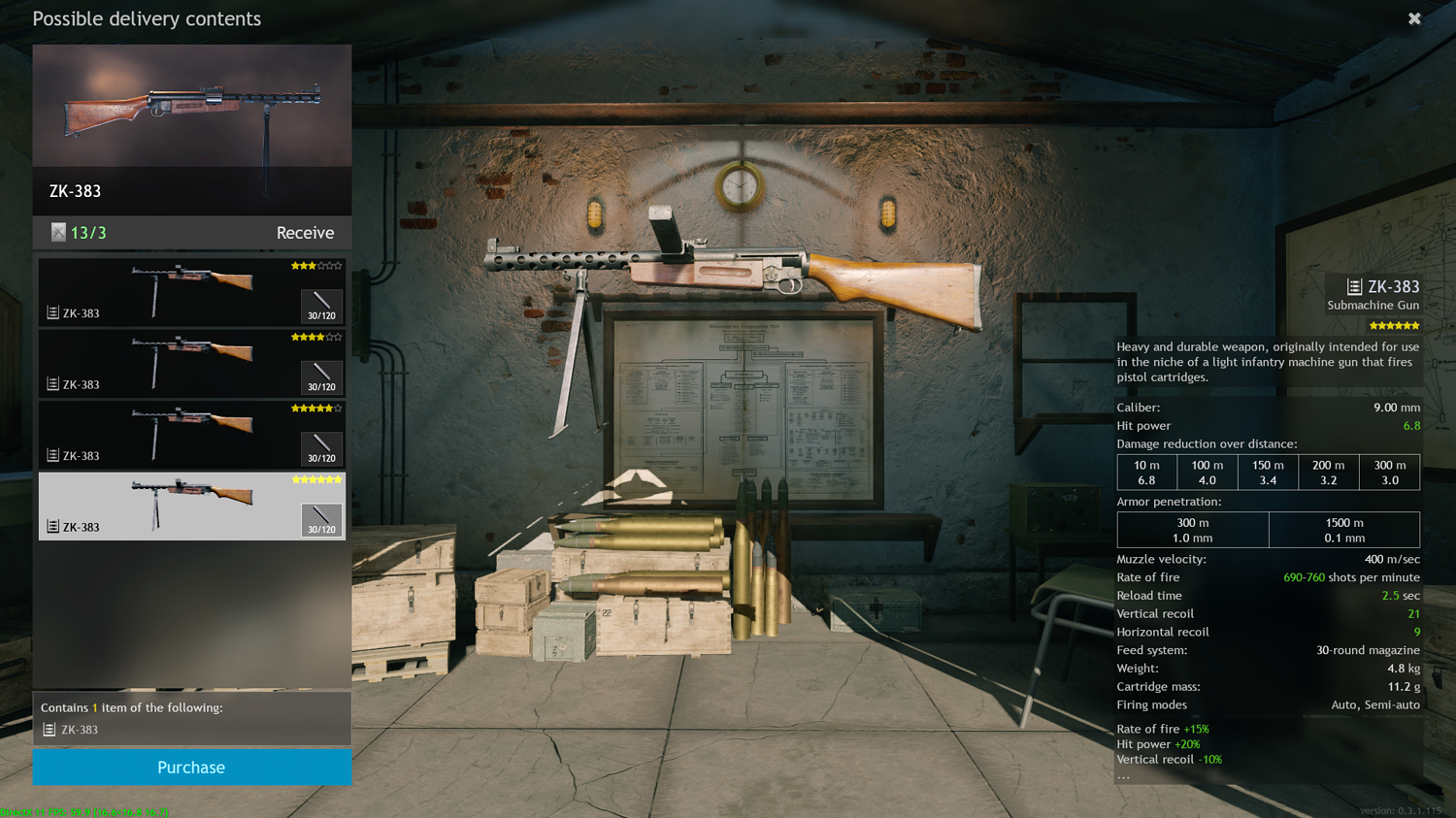Click the 13/3 delivery counter text
Viewport: 1456px width, 818px height.
coord(85,232)
